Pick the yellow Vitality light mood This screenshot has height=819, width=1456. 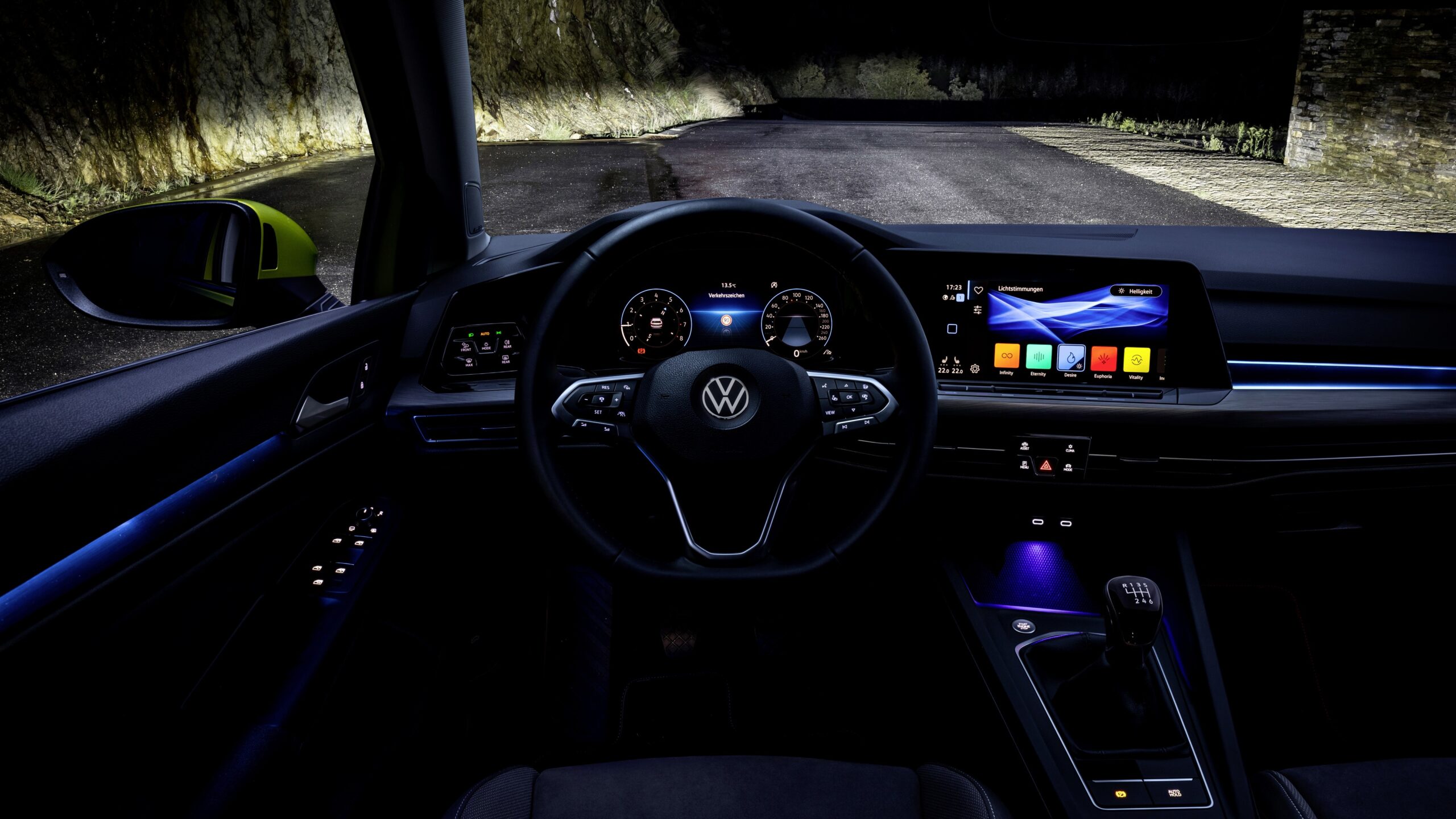(1136, 361)
